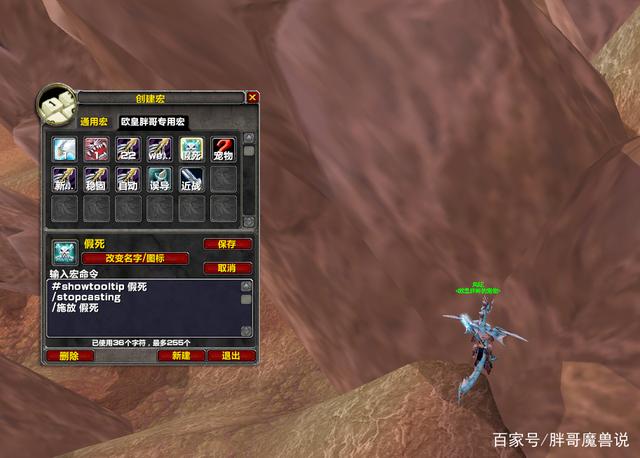Image resolution: width=640 pixels, height=458 pixels.
Task: Create a new macro with 新建
Action: tap(180, 355)
